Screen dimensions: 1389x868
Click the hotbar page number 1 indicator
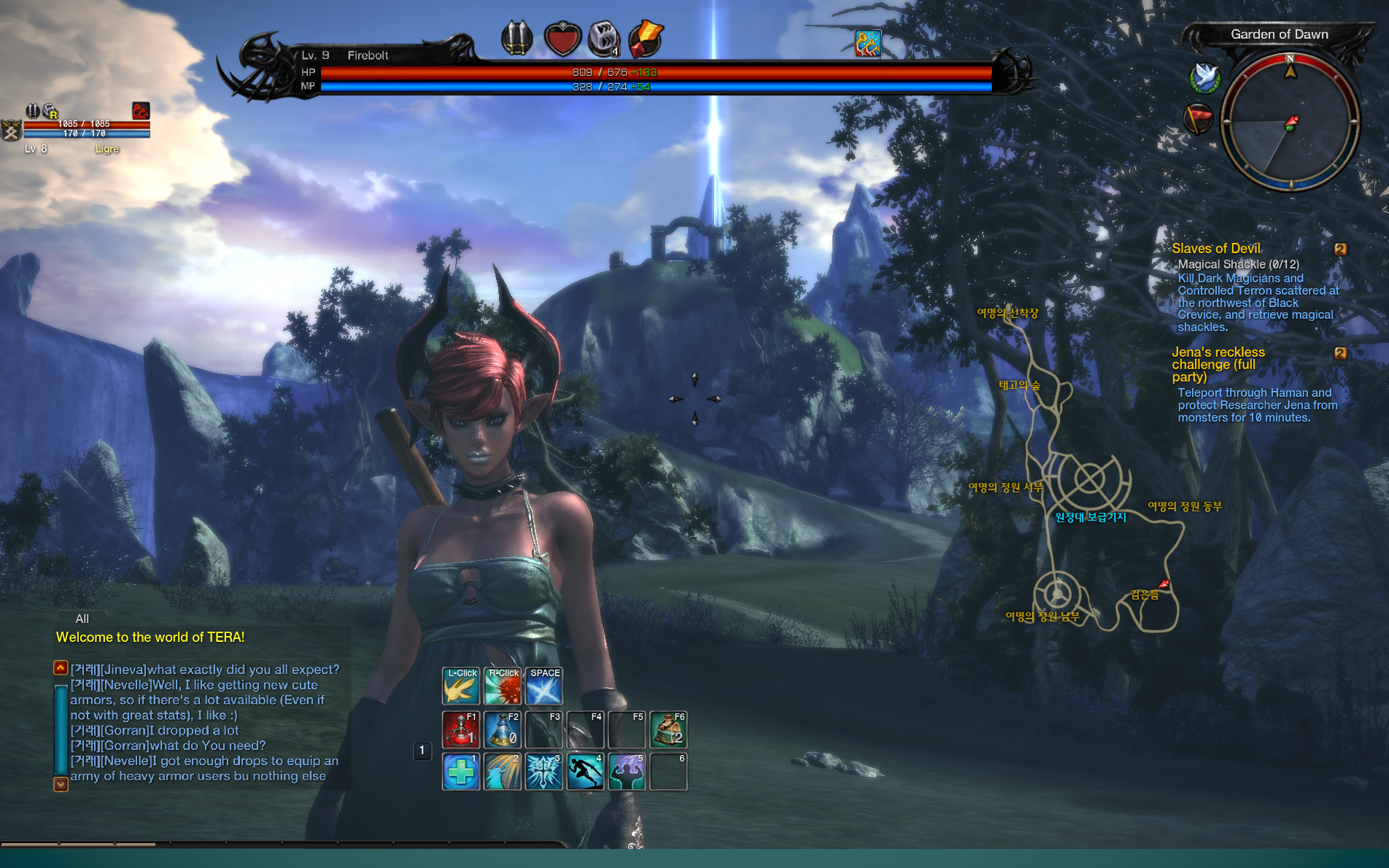pyautogui.click(x=422, y=750)
